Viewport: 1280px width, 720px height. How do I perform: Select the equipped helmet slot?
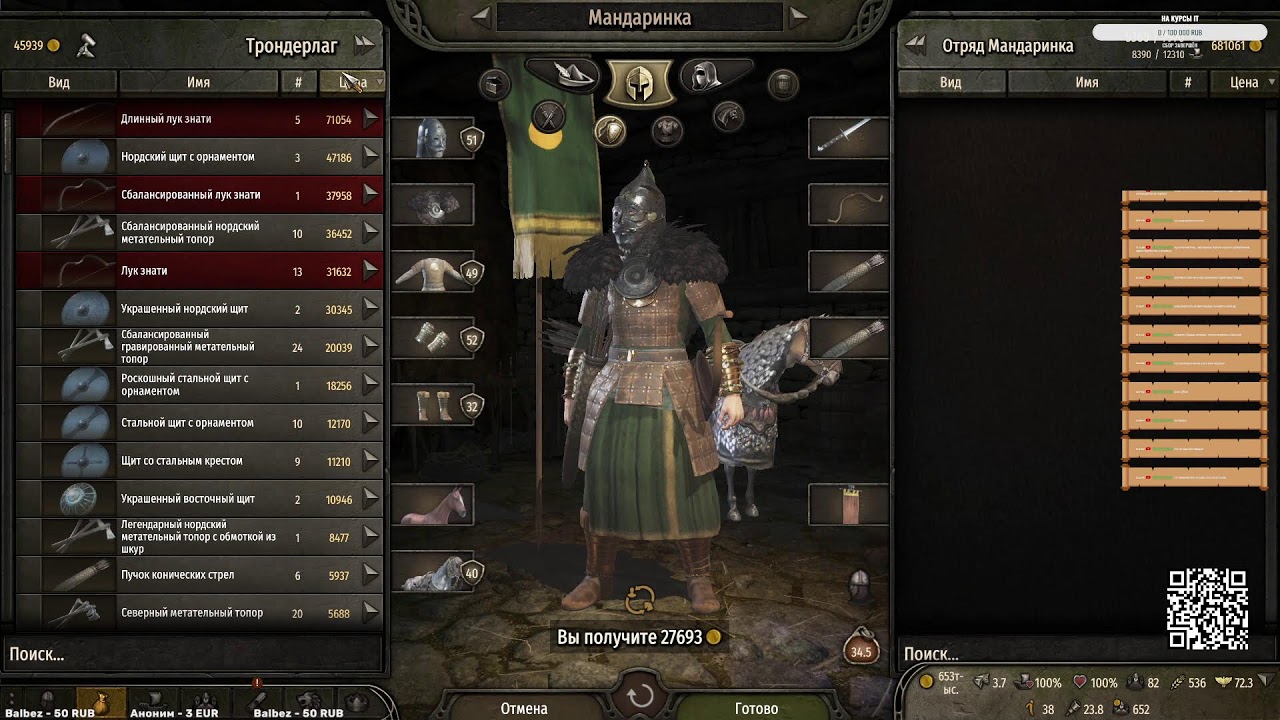(432, 138)
